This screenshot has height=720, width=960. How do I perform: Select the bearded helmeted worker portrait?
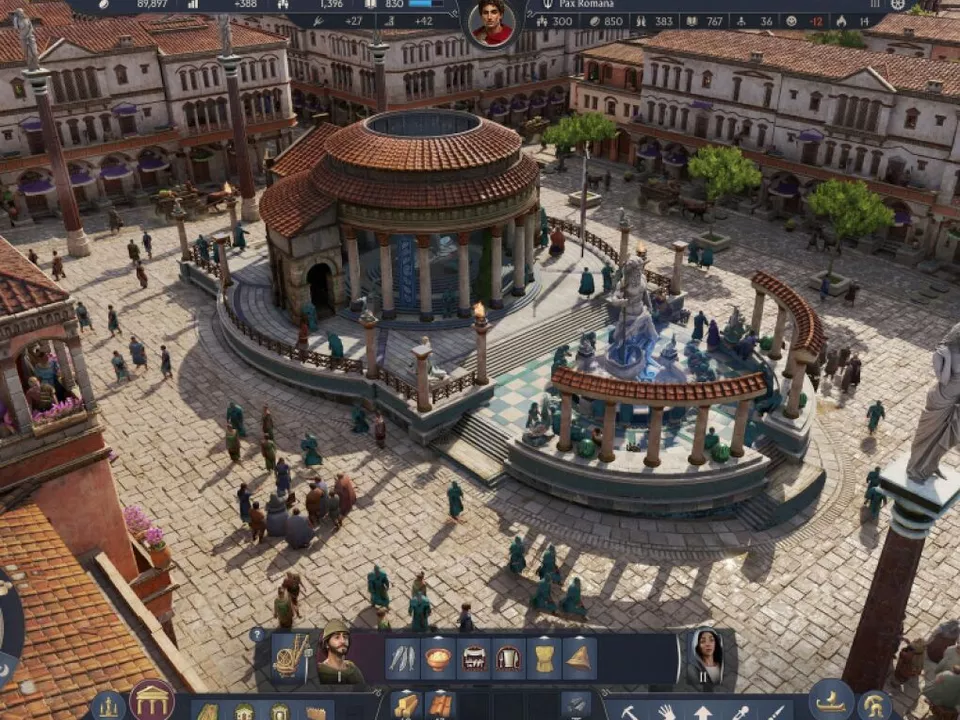coord(337,656)
